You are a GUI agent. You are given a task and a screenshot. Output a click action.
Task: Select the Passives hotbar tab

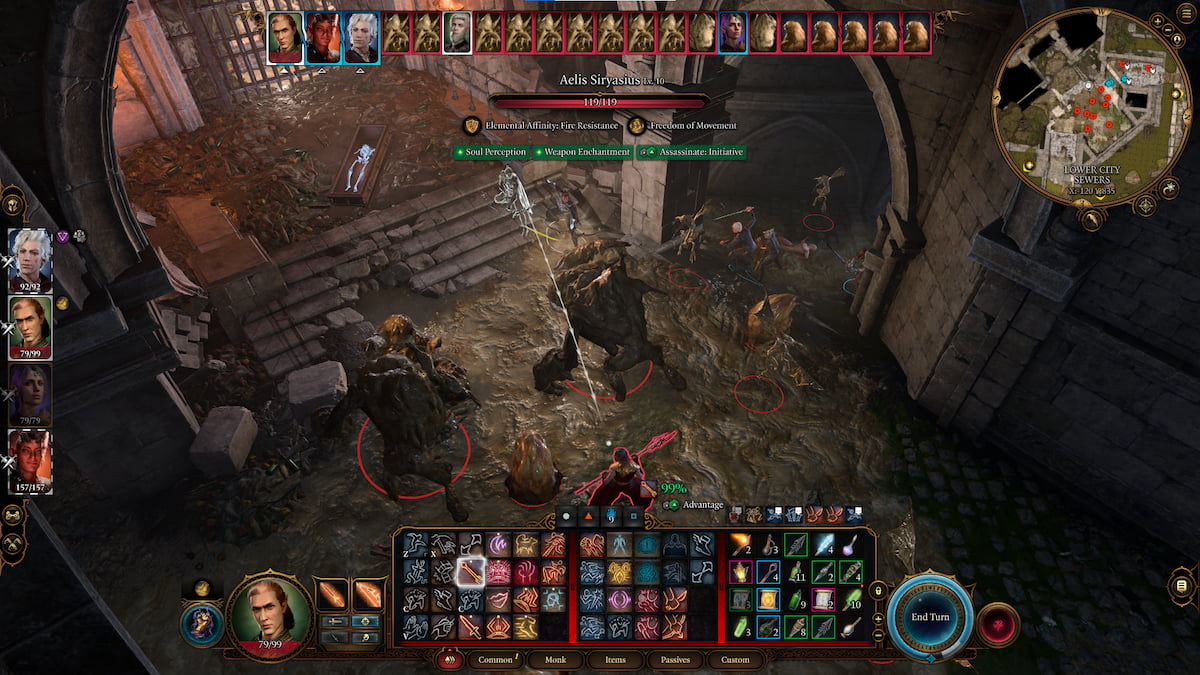coord(673,660)
